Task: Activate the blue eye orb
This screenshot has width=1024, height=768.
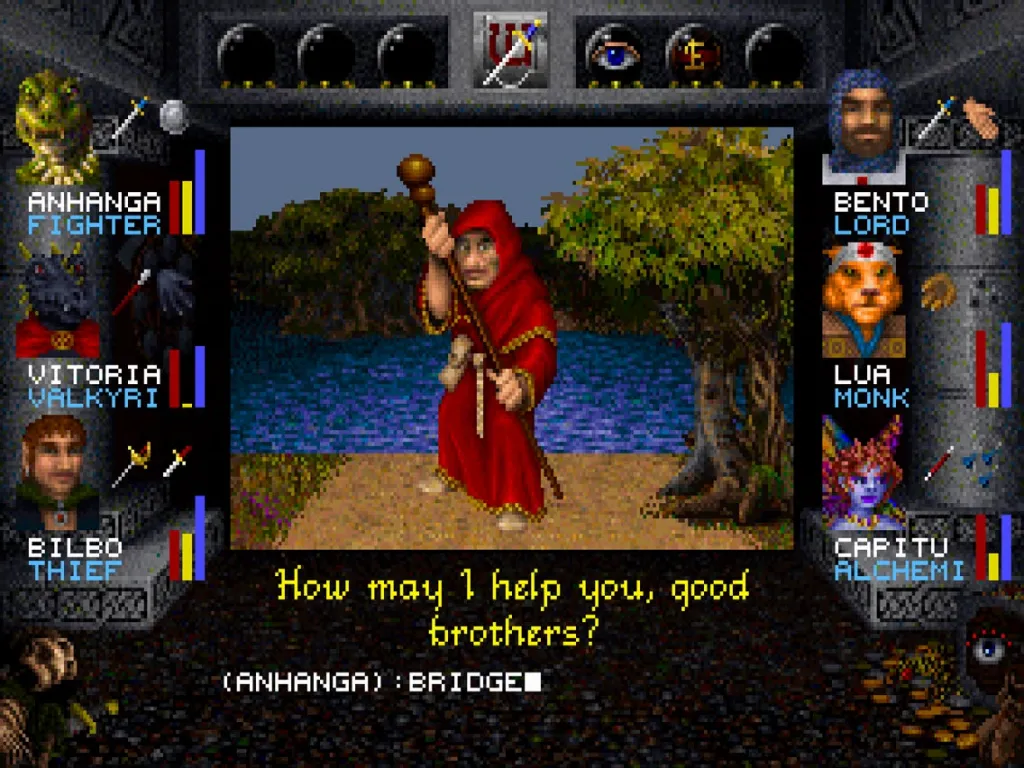Action: click(x=612, y=52)
